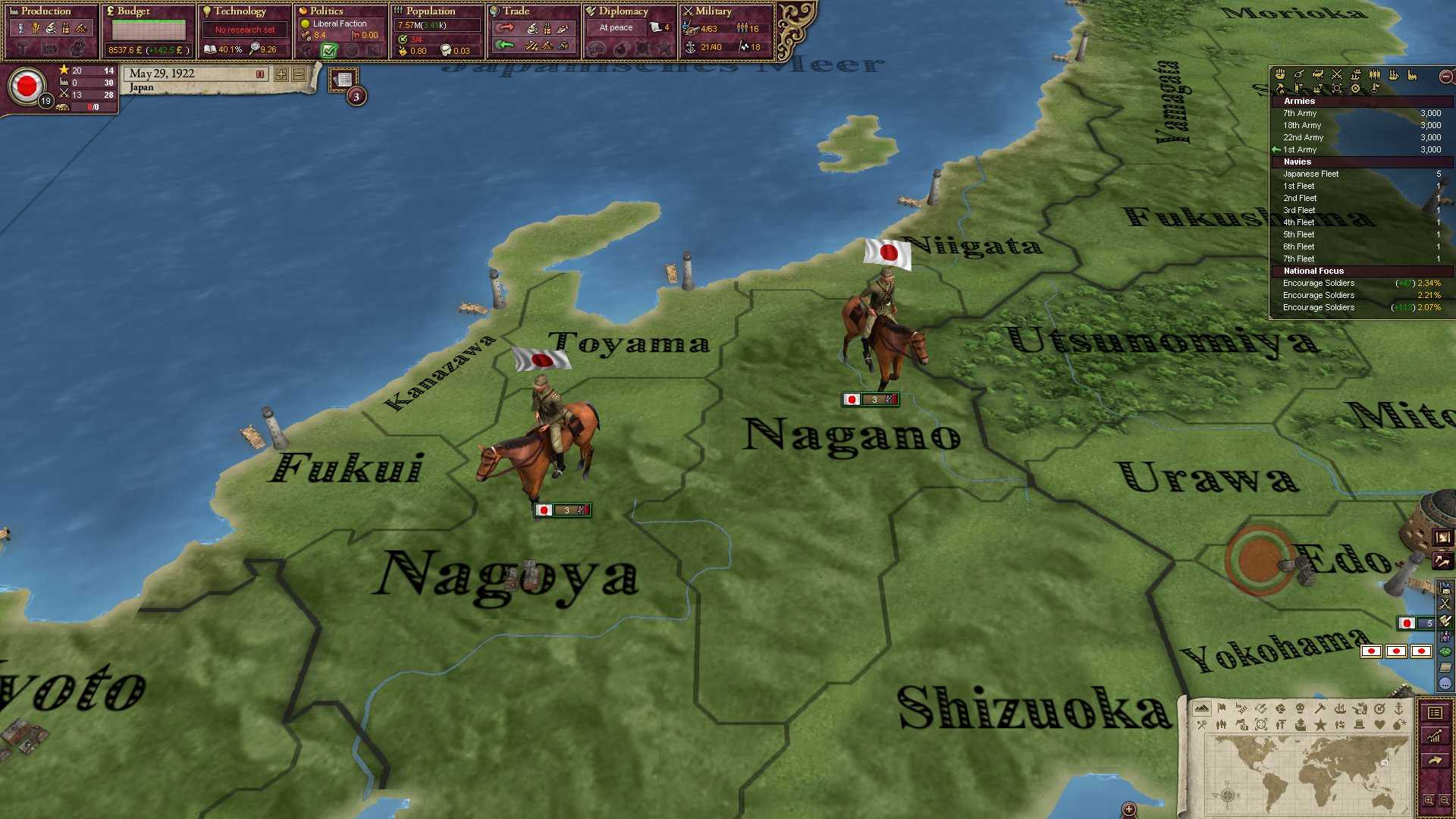The height and width of the screenshot is (819, 1456).
Task: Toggle the ships filter icon in the outliner
Action: point(1393,75)
